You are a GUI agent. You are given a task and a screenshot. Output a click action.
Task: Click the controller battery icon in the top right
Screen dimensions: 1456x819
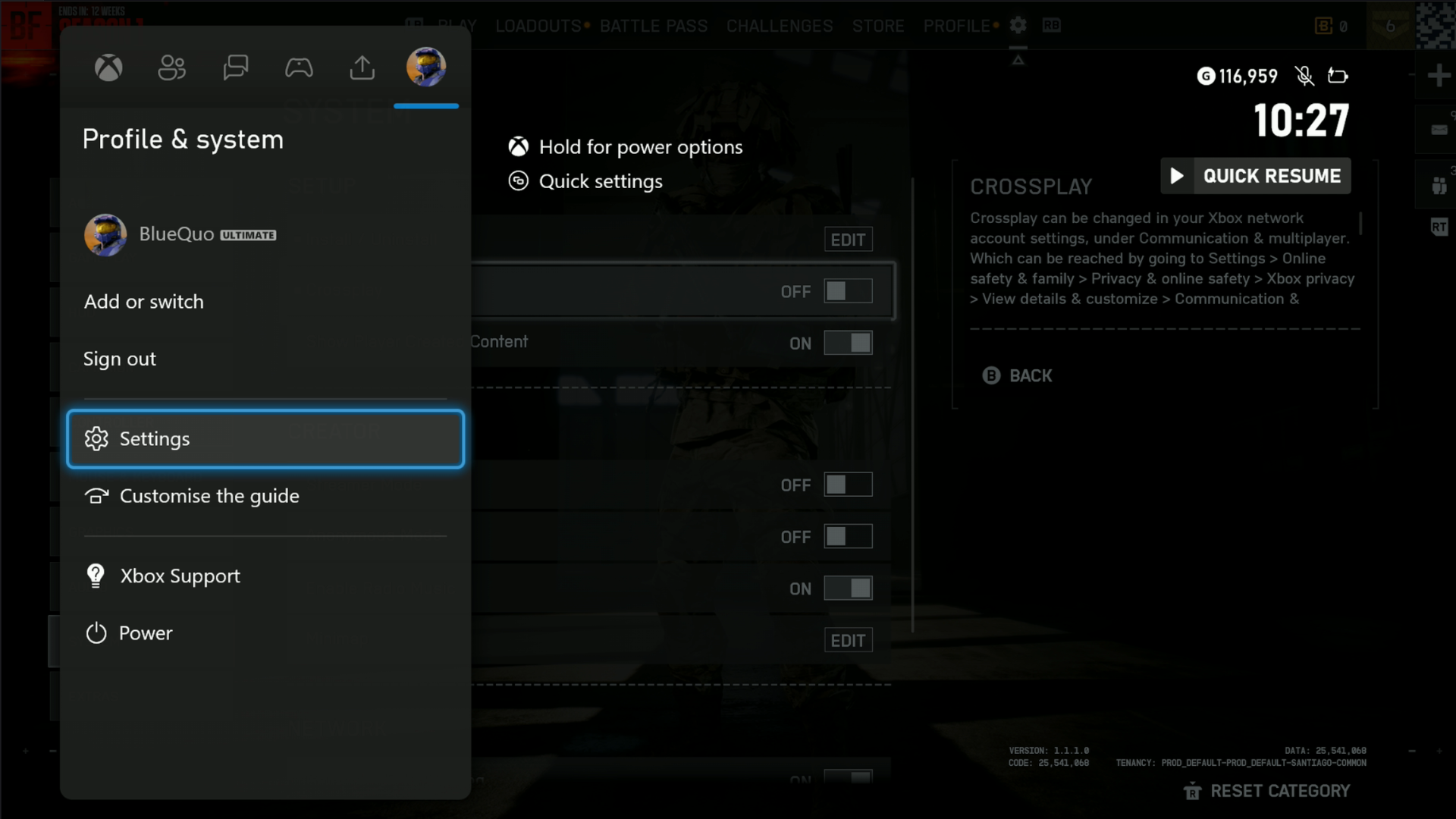point(1338,76)
